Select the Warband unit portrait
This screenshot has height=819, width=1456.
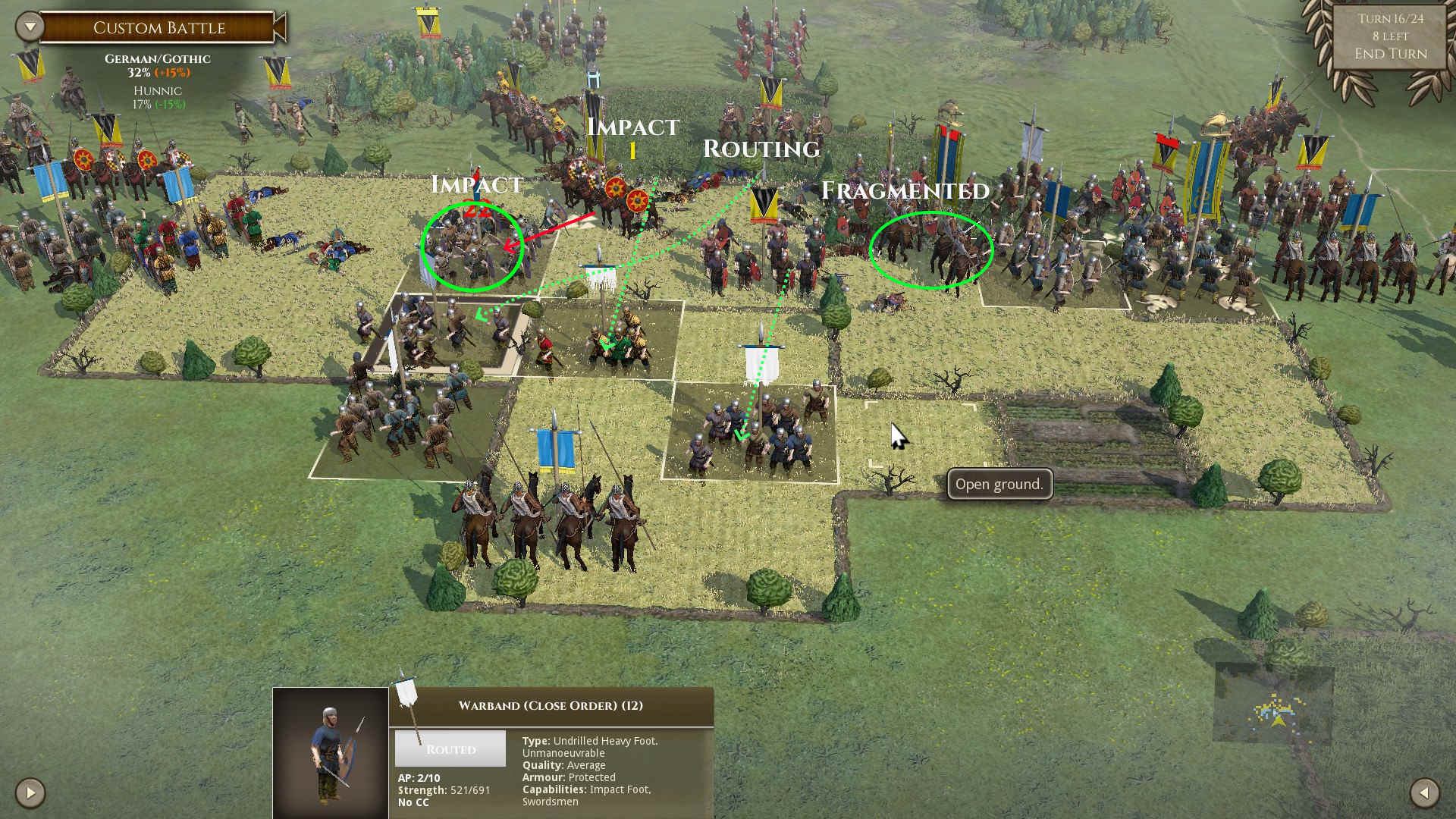tap(331, 752)
